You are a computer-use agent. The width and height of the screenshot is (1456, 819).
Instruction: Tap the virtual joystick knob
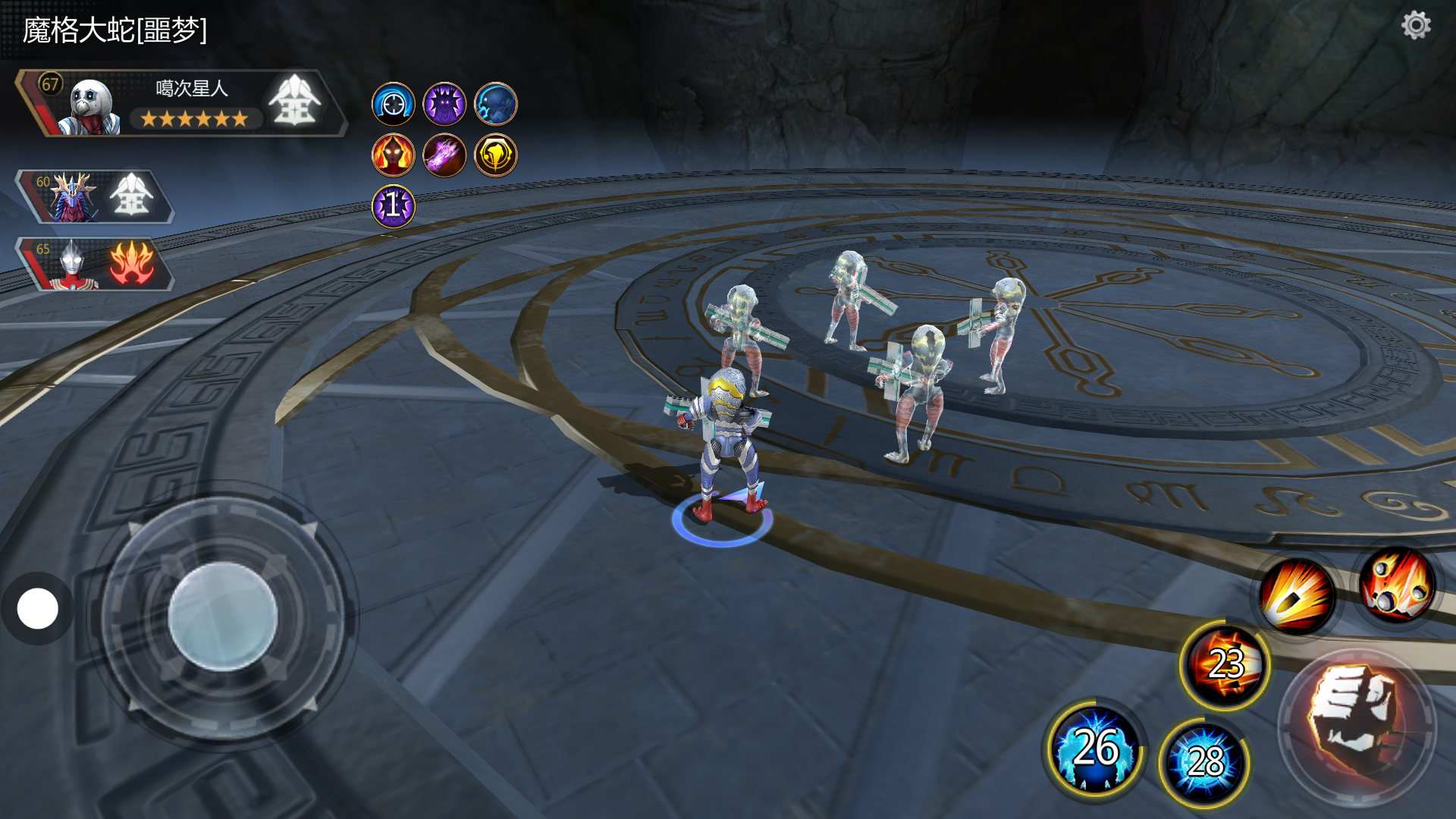point(222,616)
